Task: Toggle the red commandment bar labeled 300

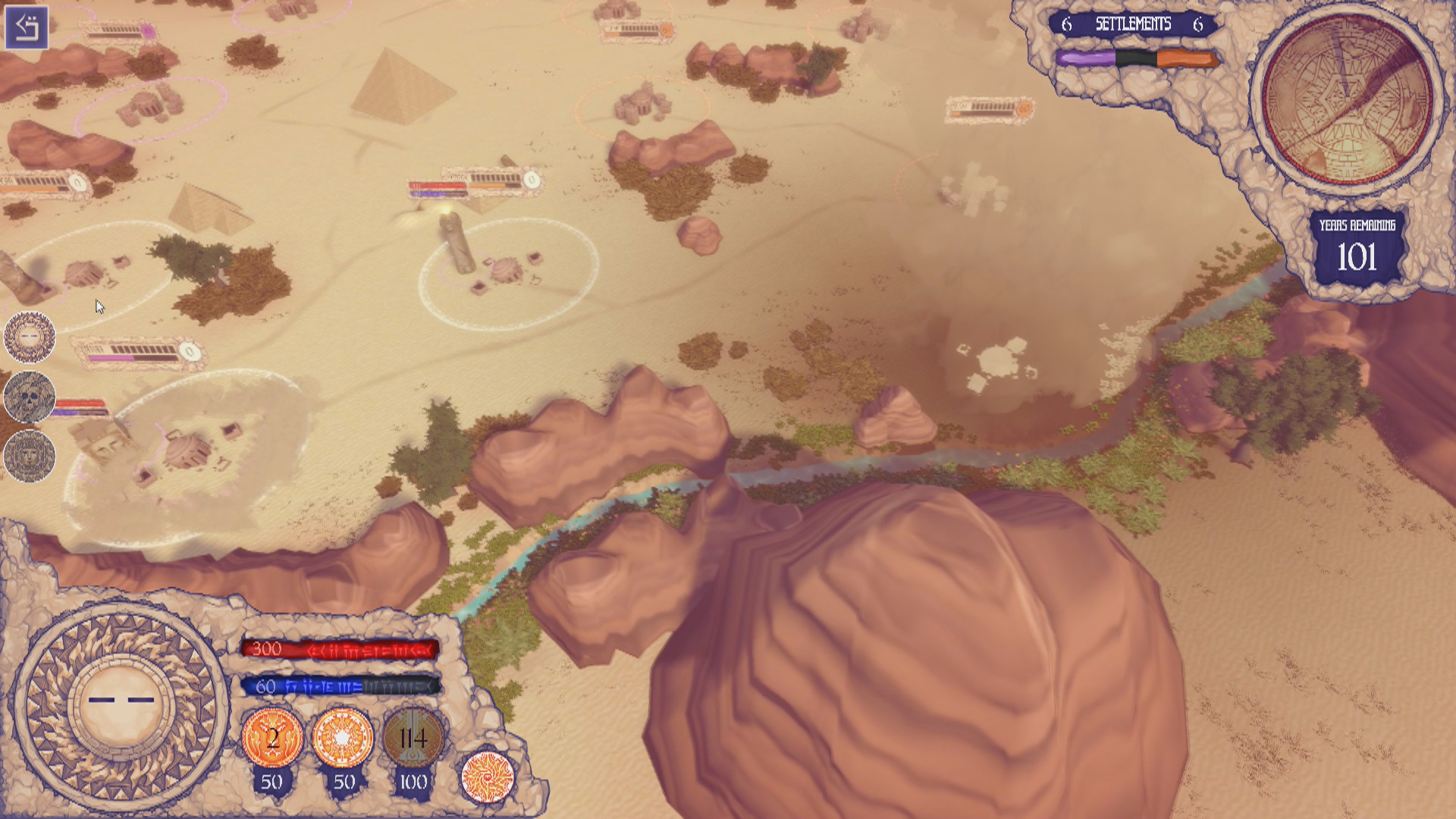Action: click(341, 648)
